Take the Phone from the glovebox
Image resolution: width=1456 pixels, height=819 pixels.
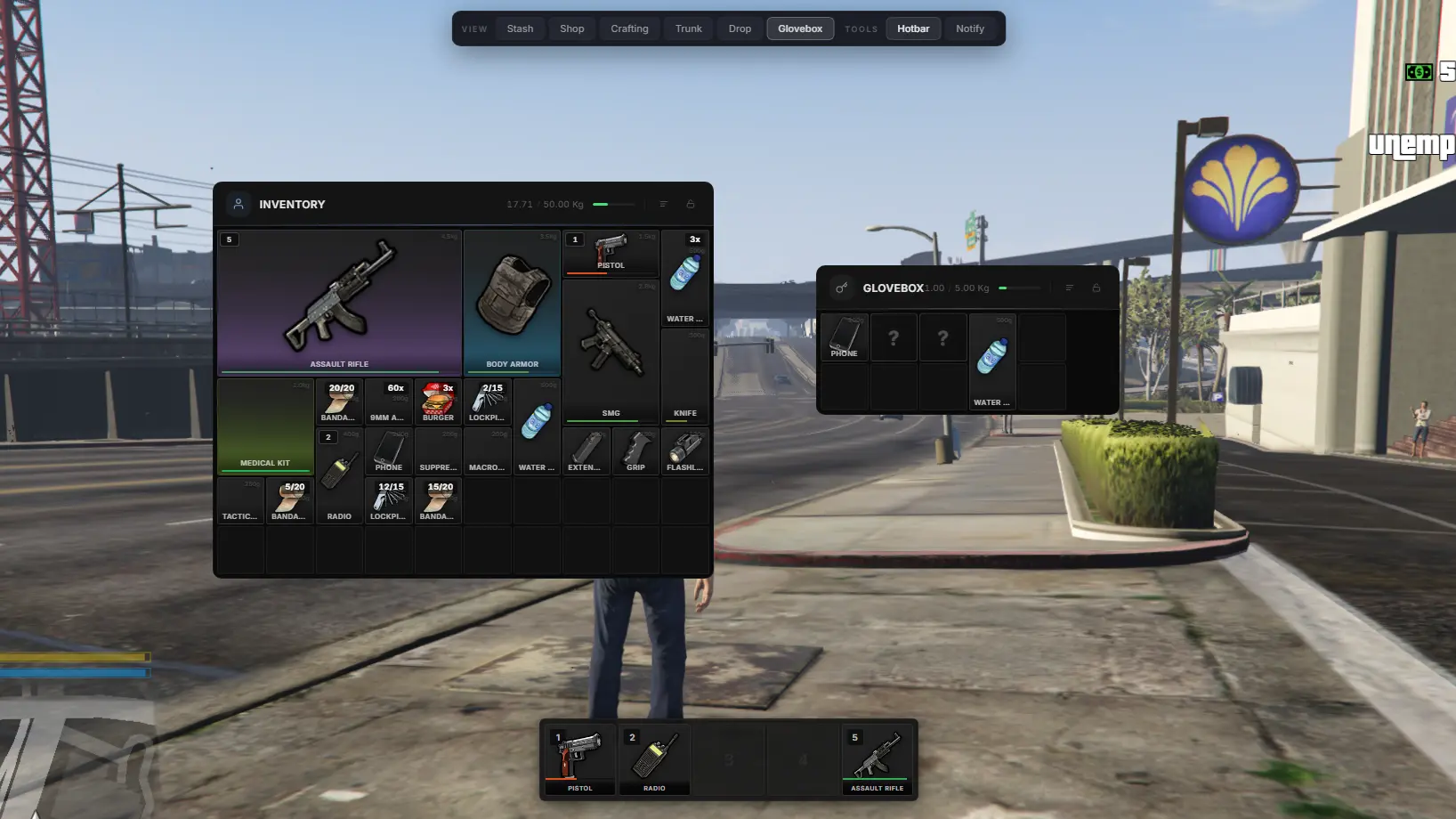point(844,337)
